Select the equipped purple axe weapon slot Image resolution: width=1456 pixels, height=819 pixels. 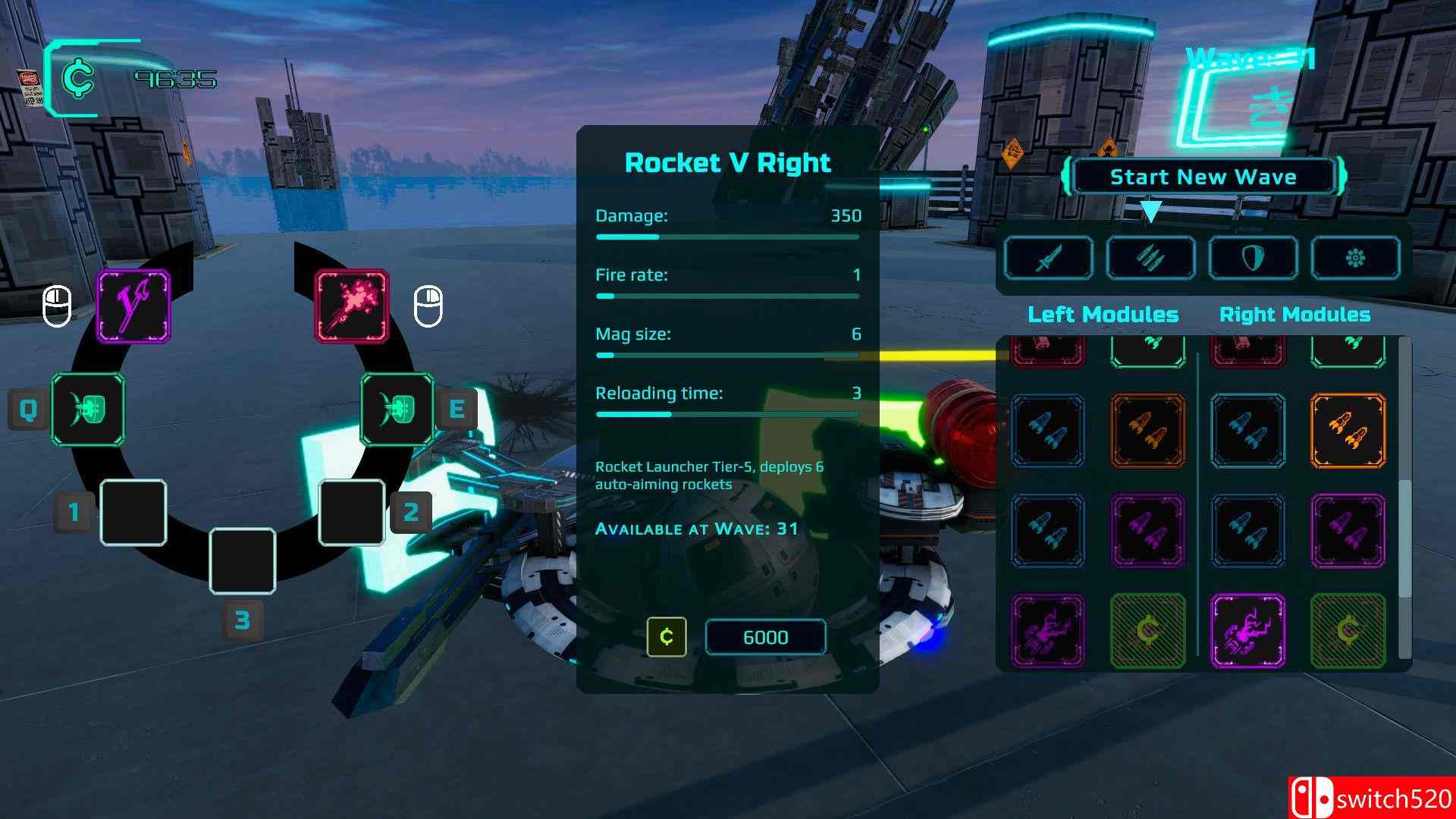pos(133,306)
